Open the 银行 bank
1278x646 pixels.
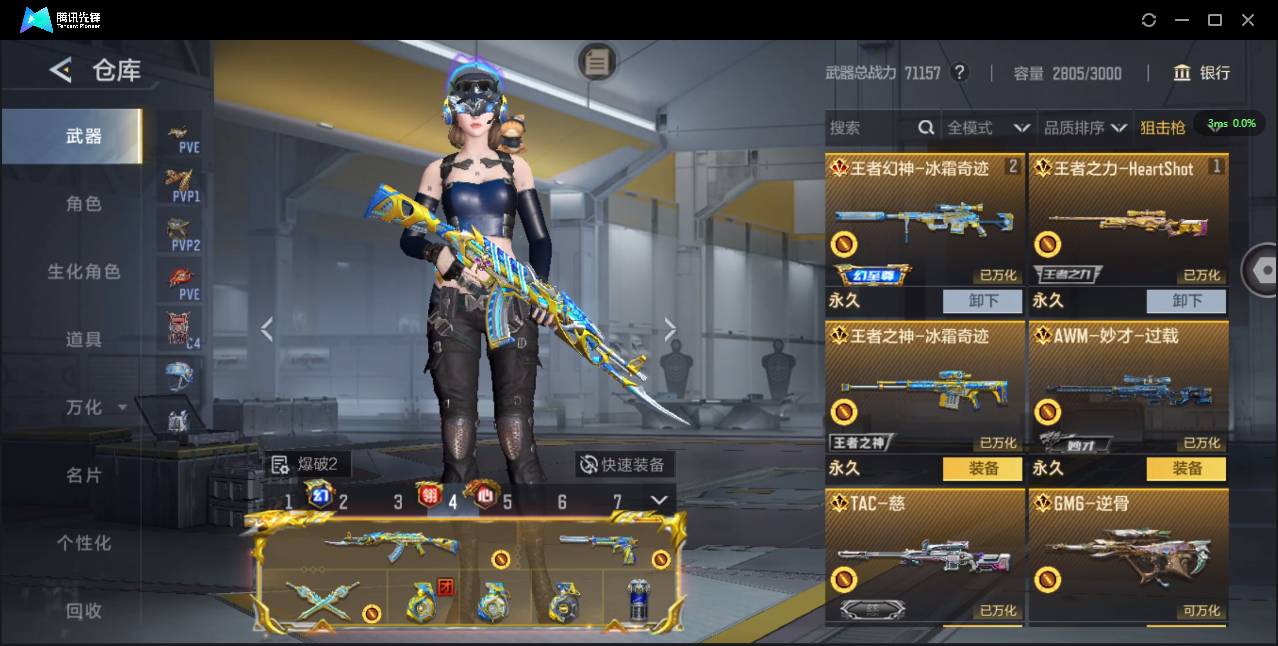click(x=1202, y=73)
